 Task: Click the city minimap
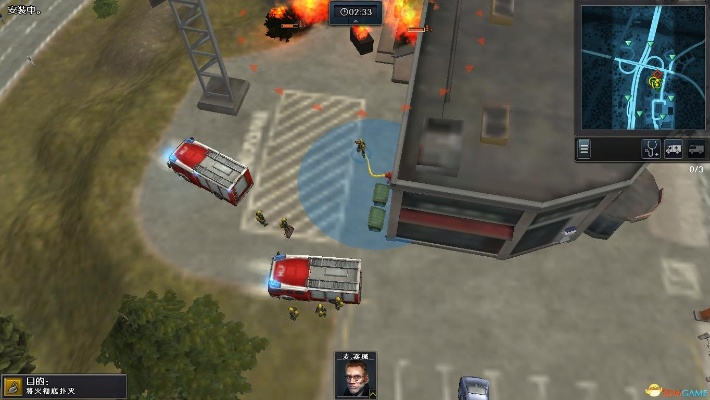pos(643,68)
